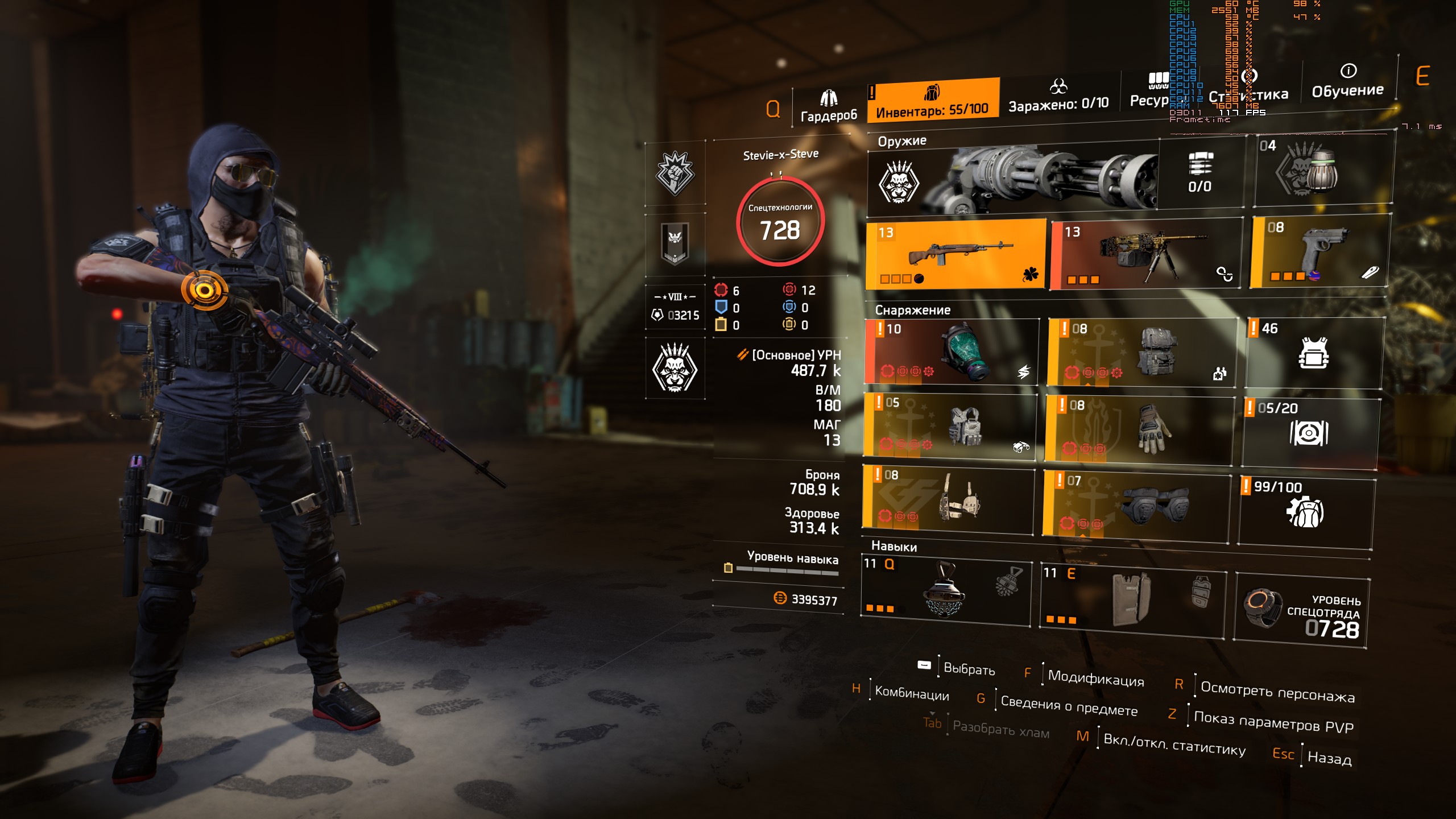Screen dimensions: 1456x819
Task: Choose the chest vest gear slot
Action: pos(950,427)
